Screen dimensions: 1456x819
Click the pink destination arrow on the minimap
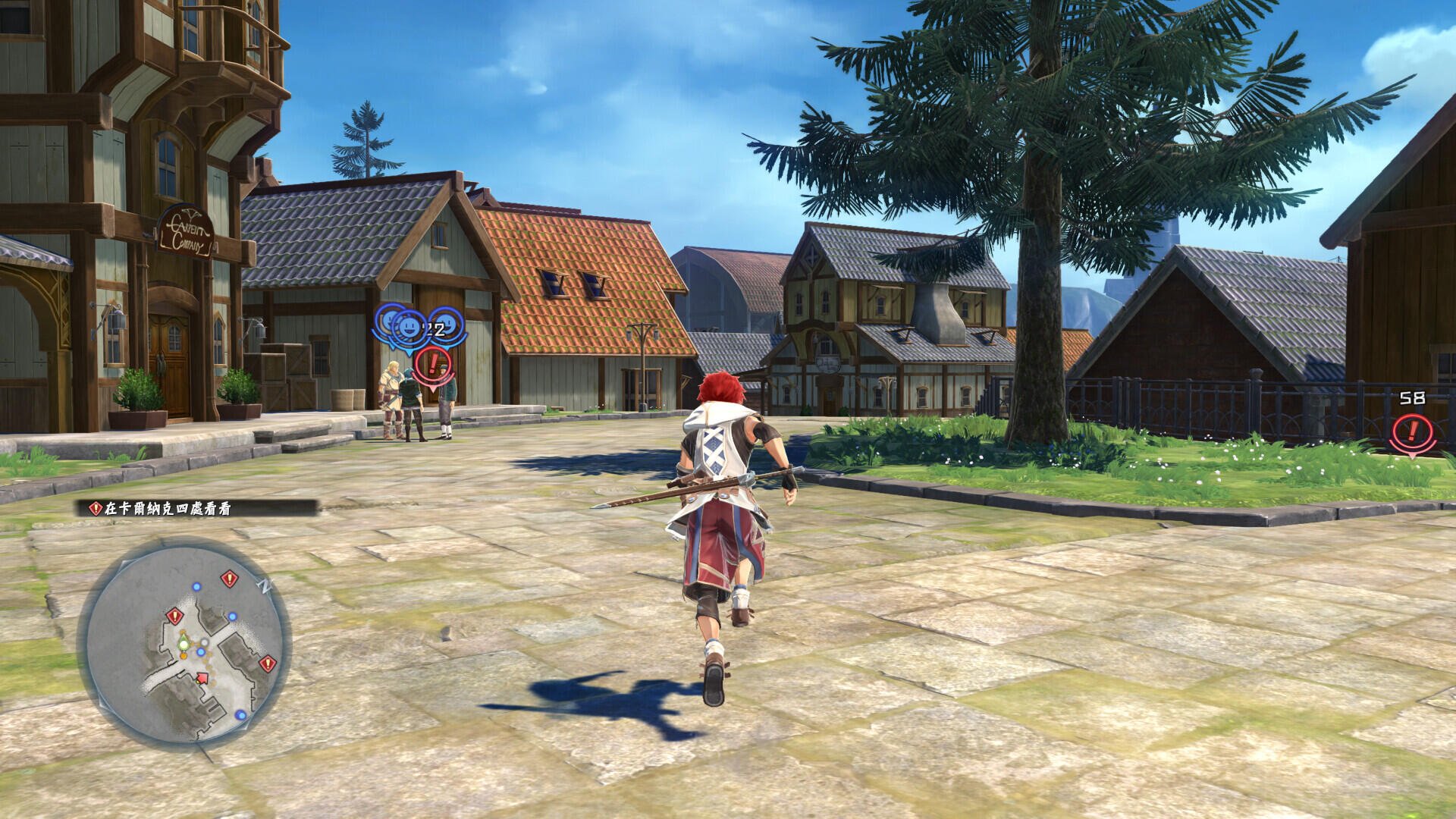[202, 677]
